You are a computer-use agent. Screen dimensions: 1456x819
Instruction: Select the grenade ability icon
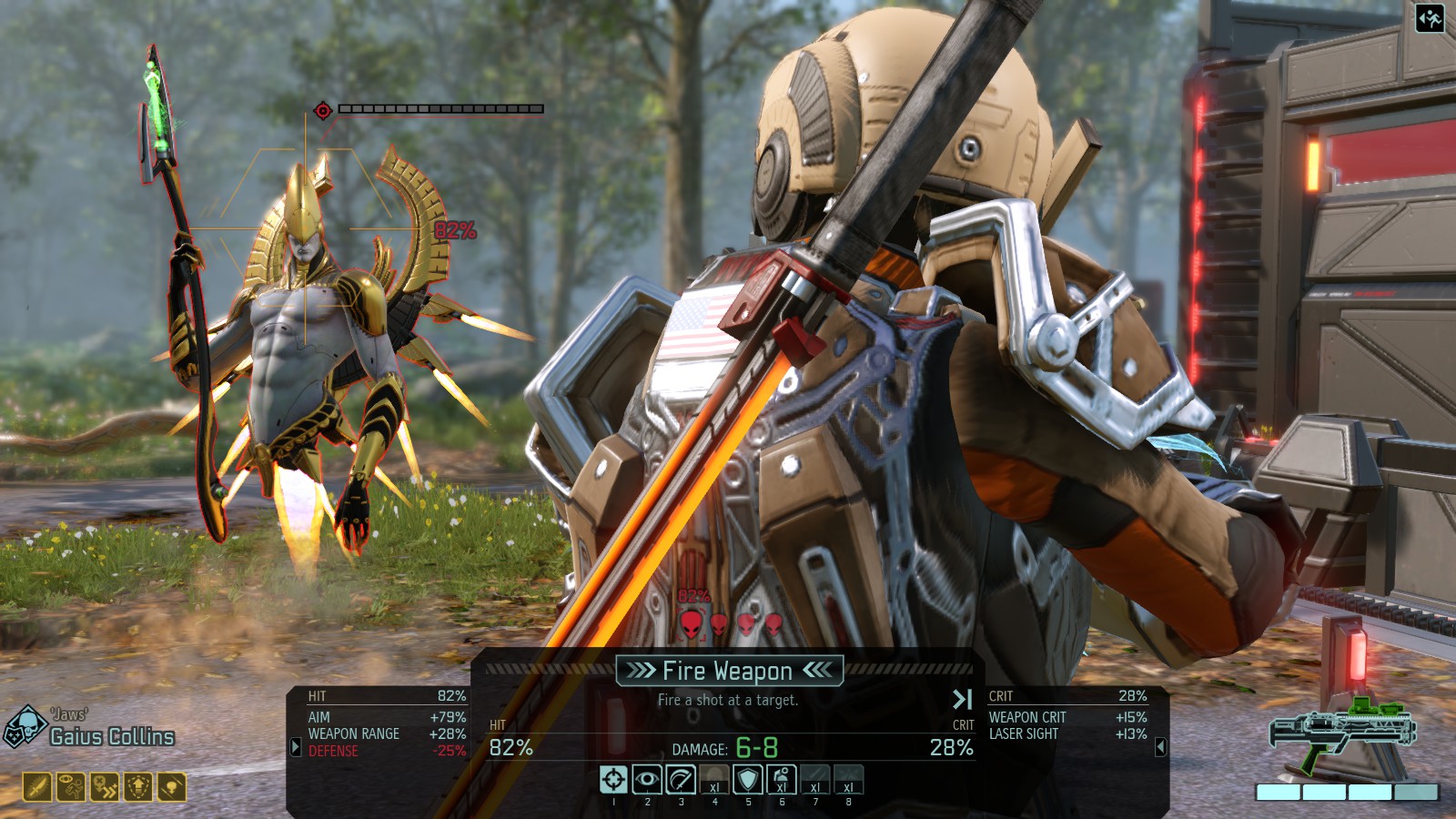click(782, 780)
